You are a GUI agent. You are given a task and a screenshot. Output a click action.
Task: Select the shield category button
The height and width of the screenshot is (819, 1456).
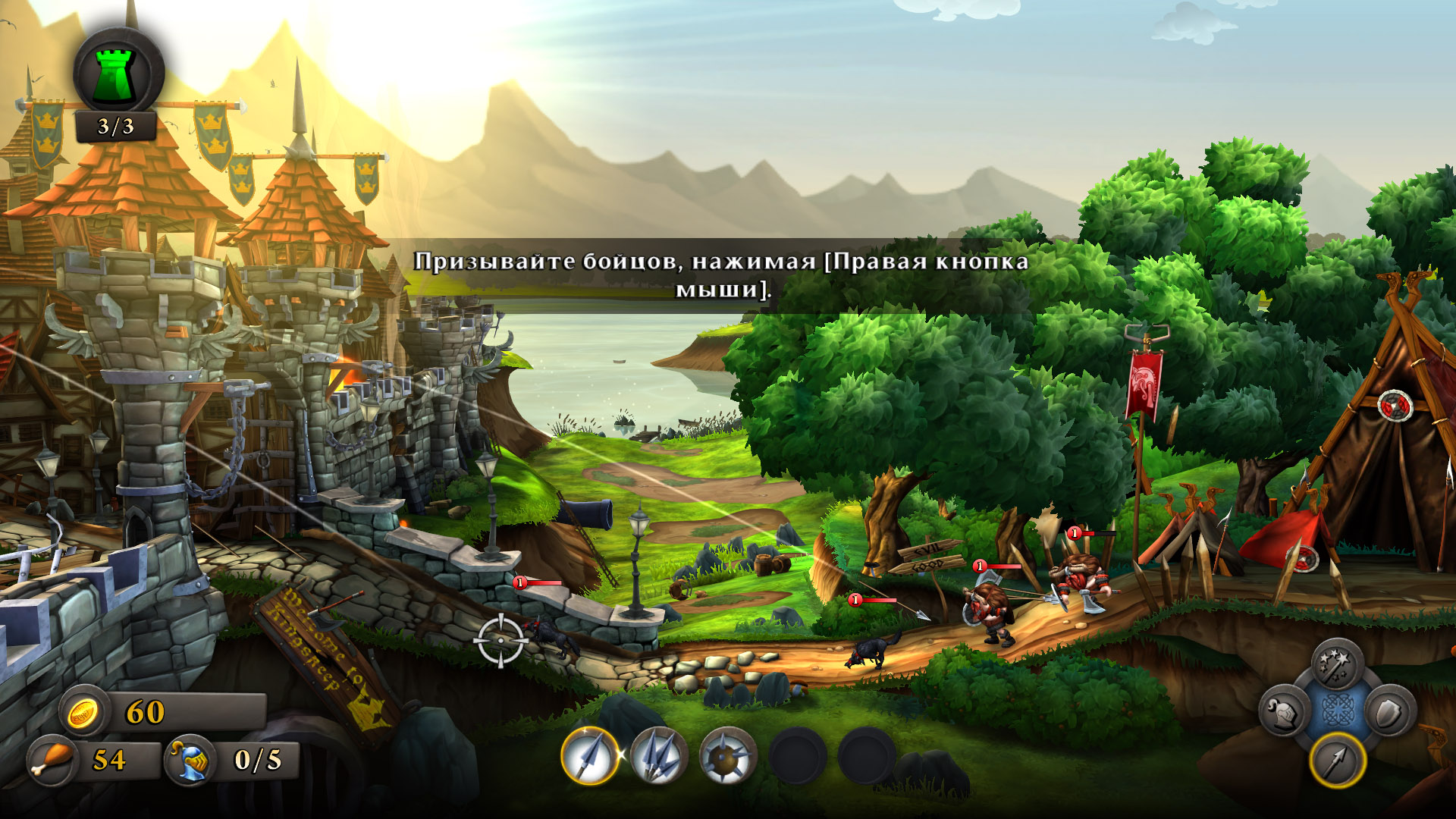[x=1391, y=713]
